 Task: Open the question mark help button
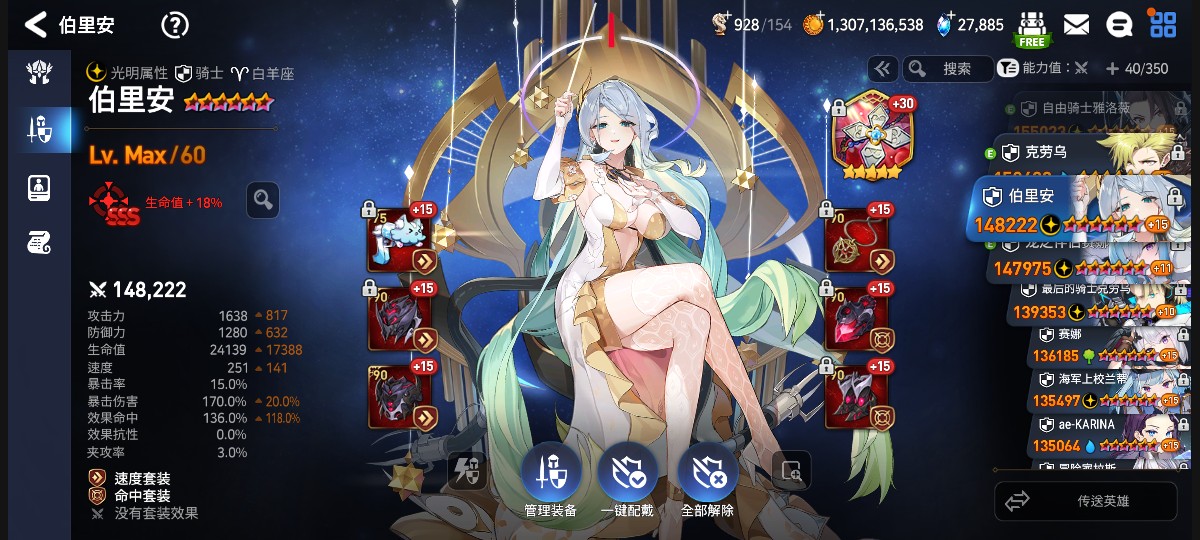[175, 25]
